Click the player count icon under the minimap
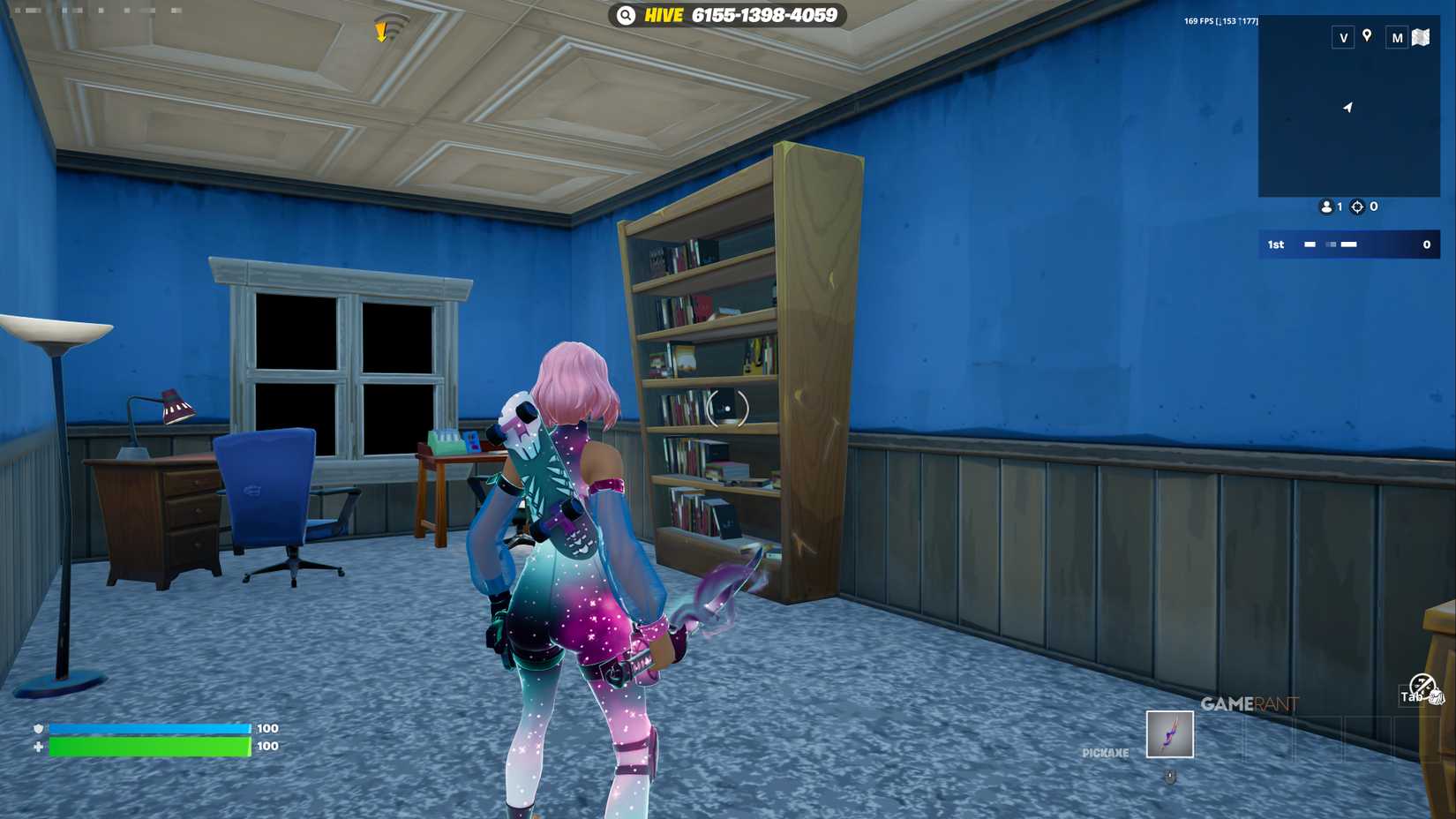Screen dimensions: 1456x819 [x=1327, y=207]
